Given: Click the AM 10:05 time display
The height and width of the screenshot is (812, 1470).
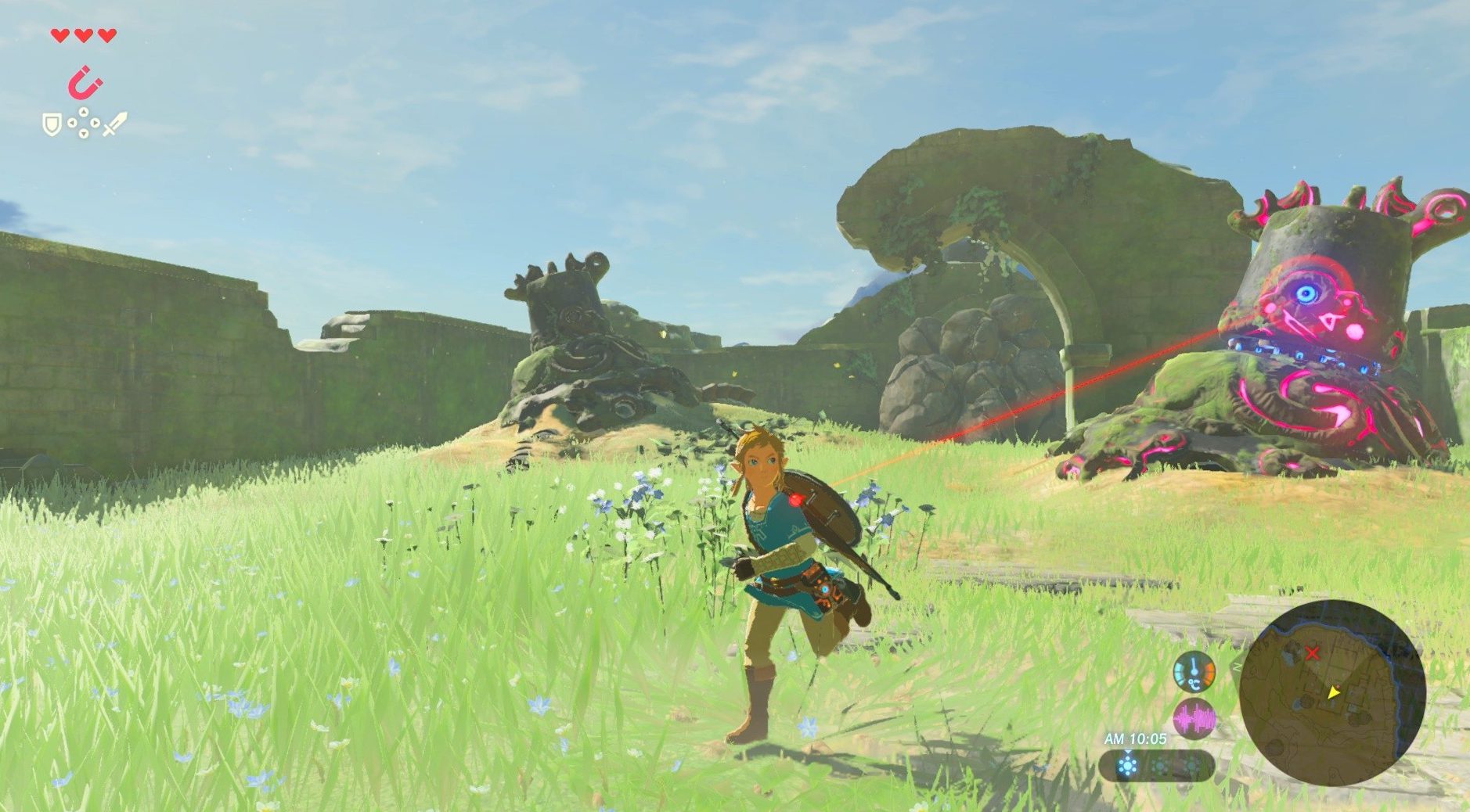Looking at the screenshot, I should point(1137,738).
